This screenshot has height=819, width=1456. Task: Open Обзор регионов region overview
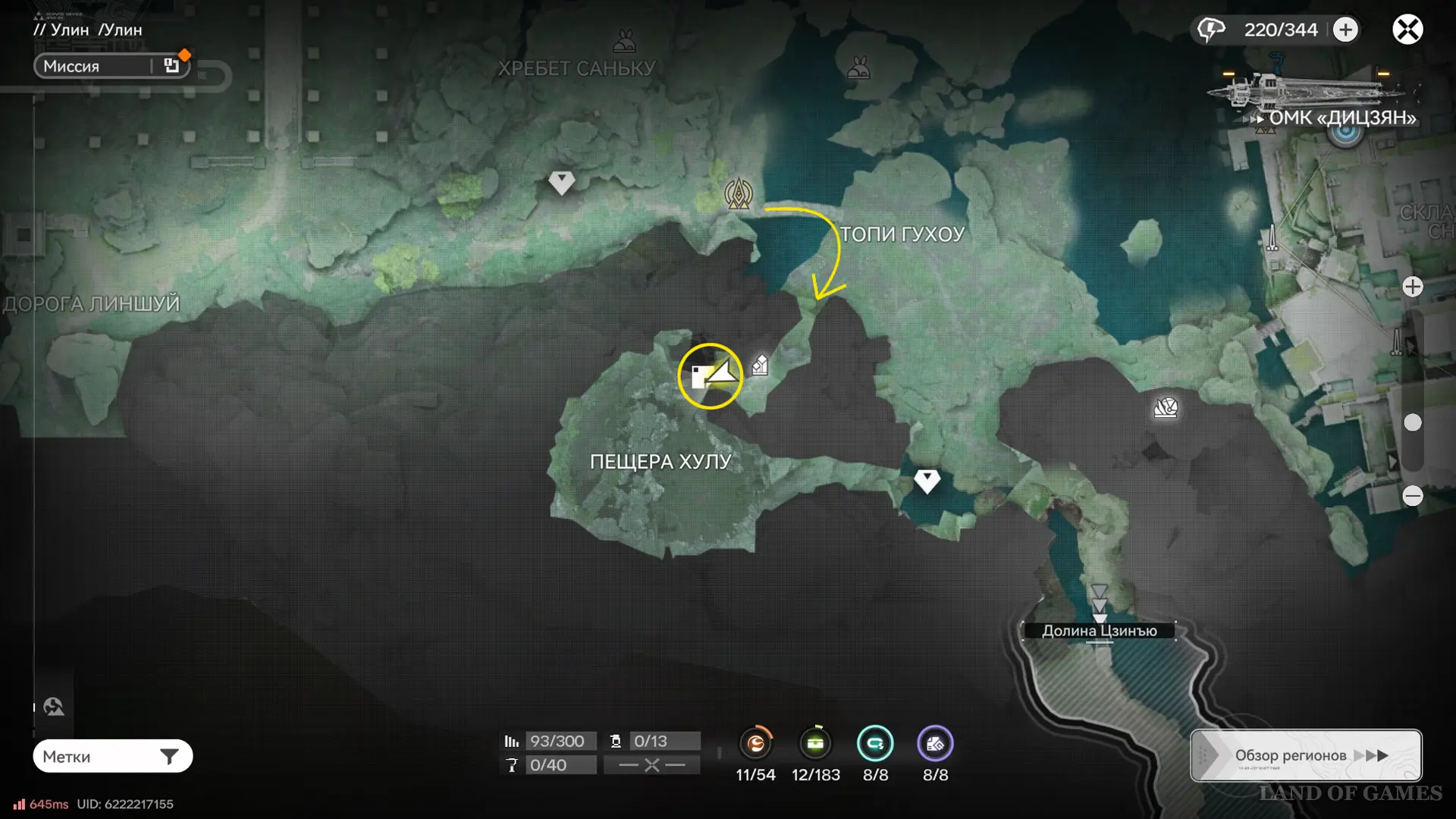click(1305, 755)
